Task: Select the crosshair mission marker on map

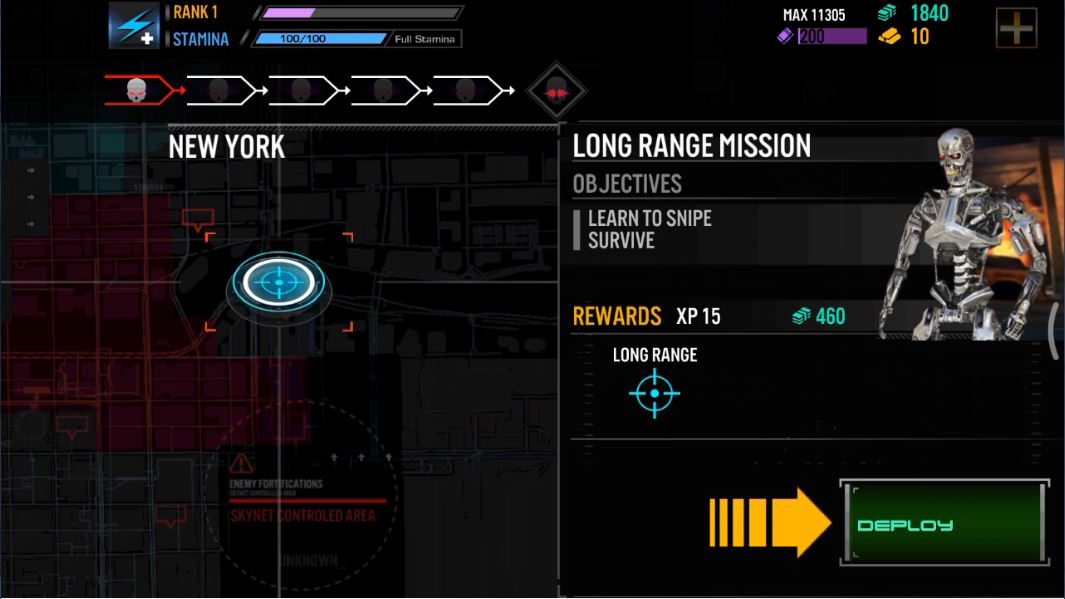Action: point(279,284)
